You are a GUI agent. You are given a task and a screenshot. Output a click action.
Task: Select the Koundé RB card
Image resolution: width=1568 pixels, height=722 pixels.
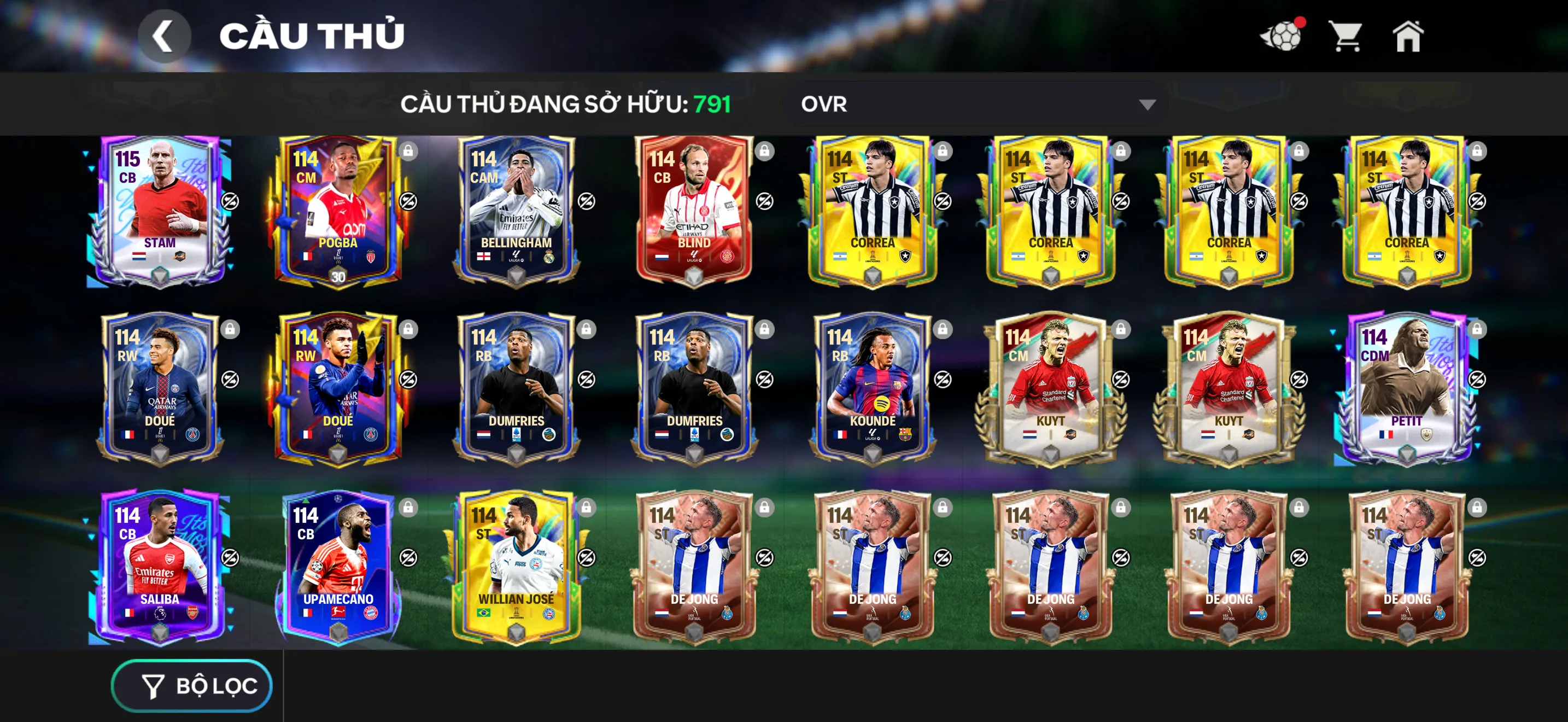pyautogui.click(x=871, y=388)
